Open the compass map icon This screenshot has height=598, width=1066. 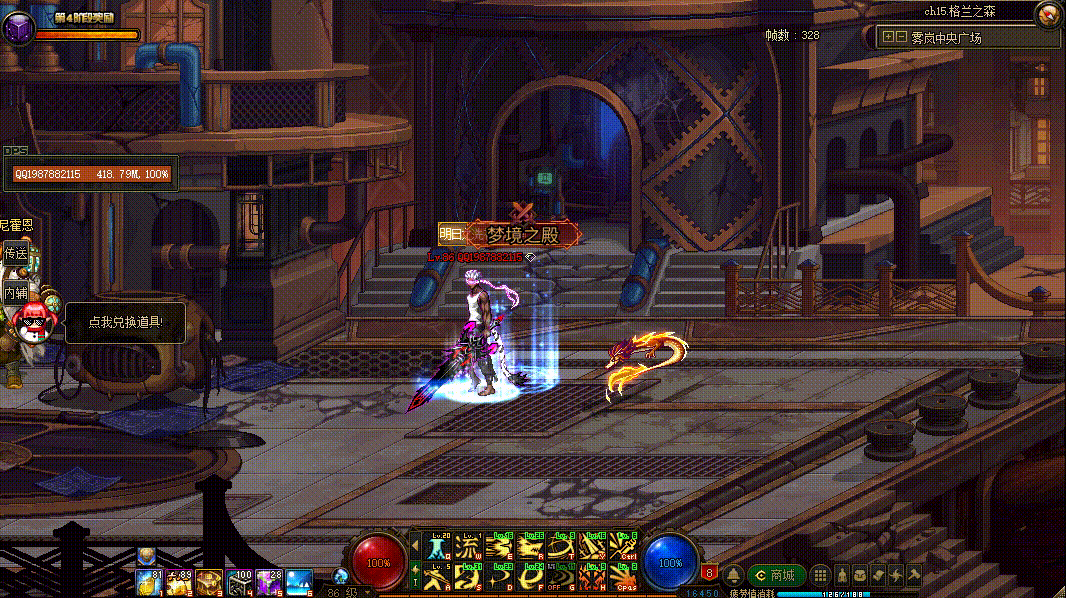pyautogui.click(x=1048, y=14)
